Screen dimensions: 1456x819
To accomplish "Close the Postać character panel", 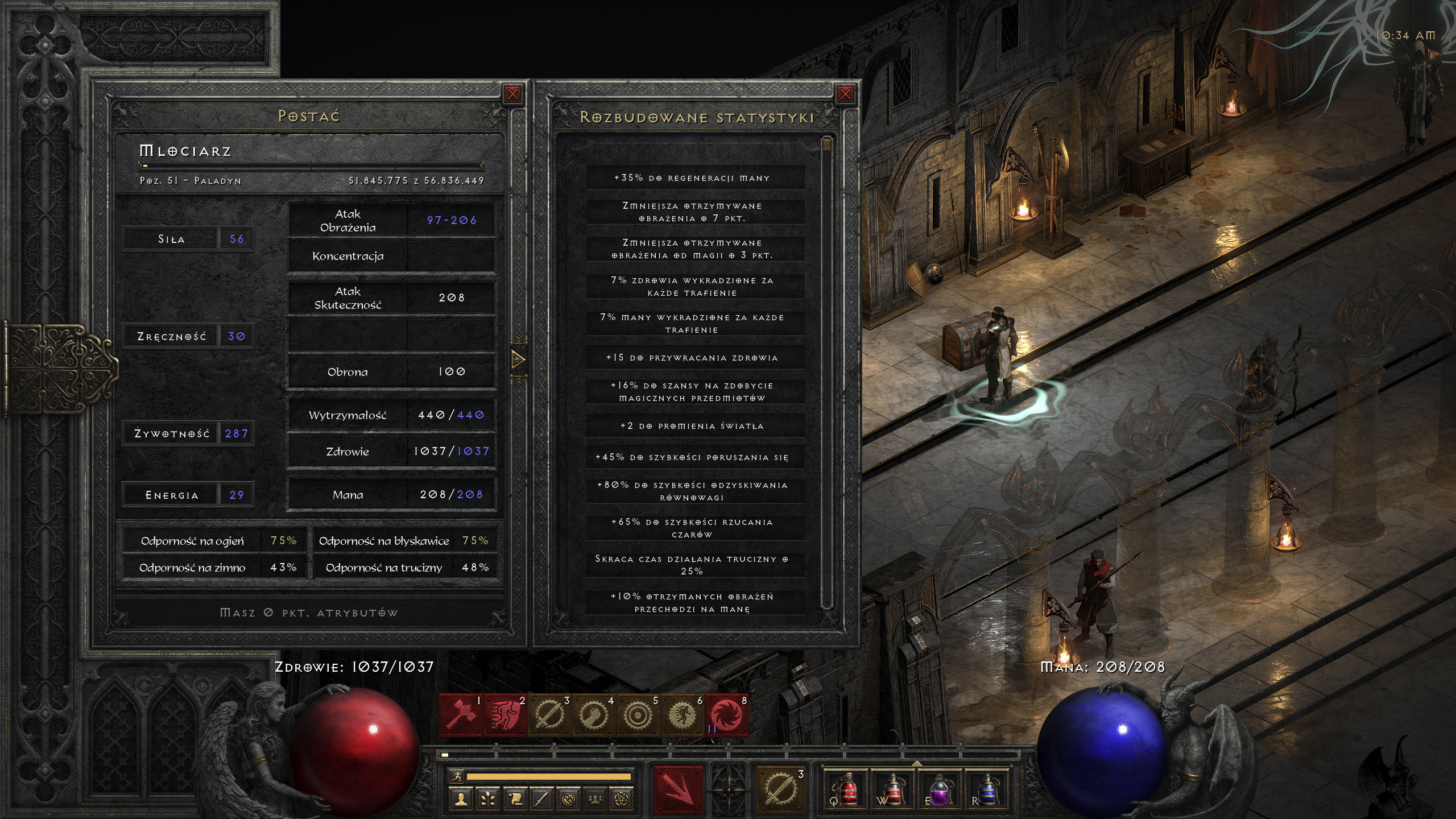I will [512, 94].
